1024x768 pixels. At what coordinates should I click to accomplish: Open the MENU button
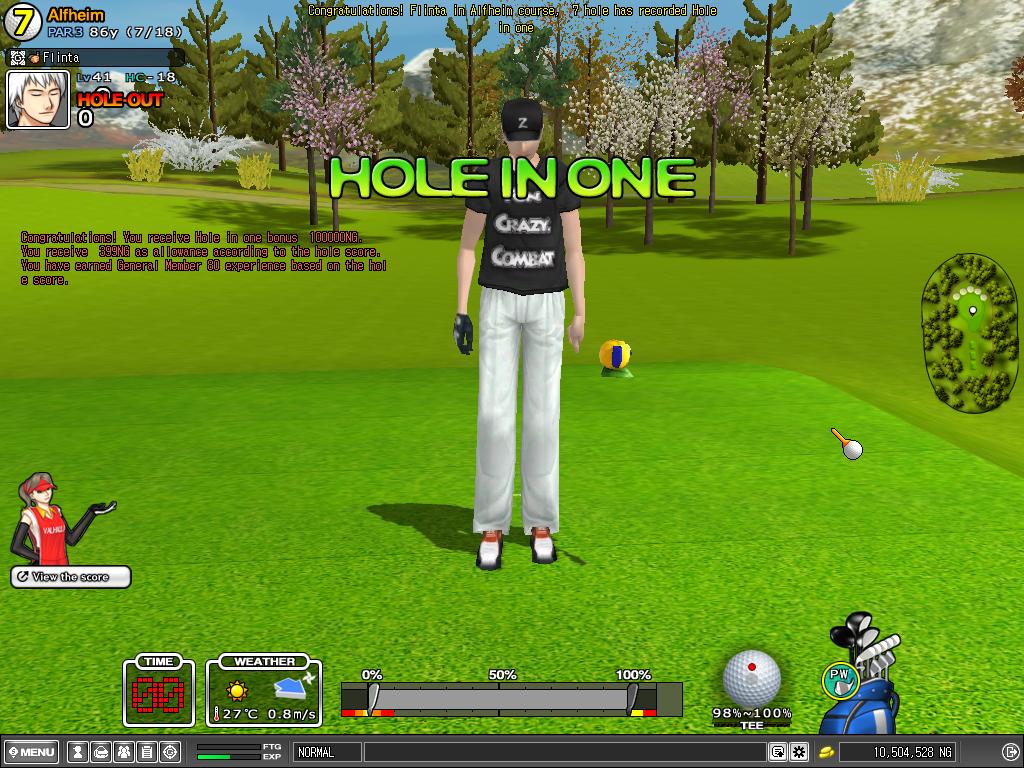(32, 752)
